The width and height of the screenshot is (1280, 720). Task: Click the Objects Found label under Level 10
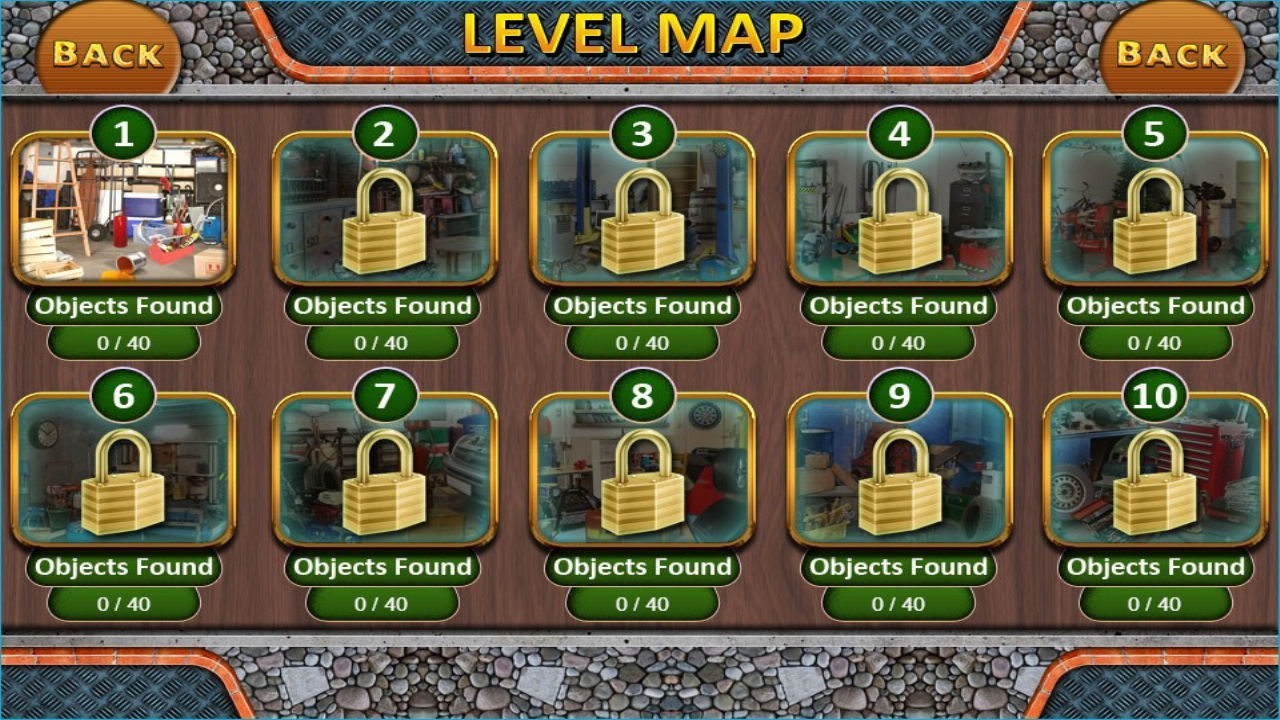[x=1155, y=567]
